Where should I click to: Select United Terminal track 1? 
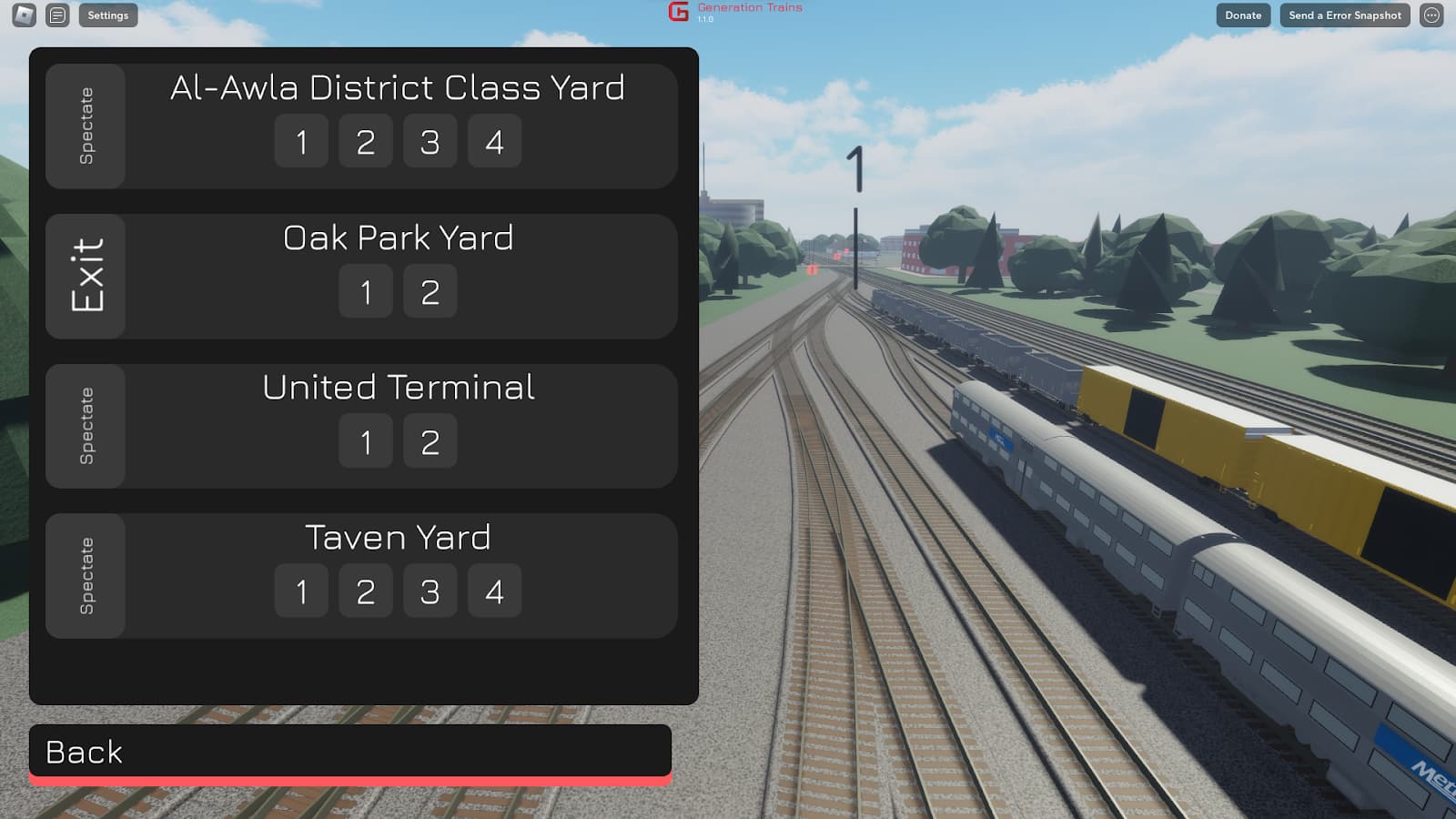click(x=366, y=441)
